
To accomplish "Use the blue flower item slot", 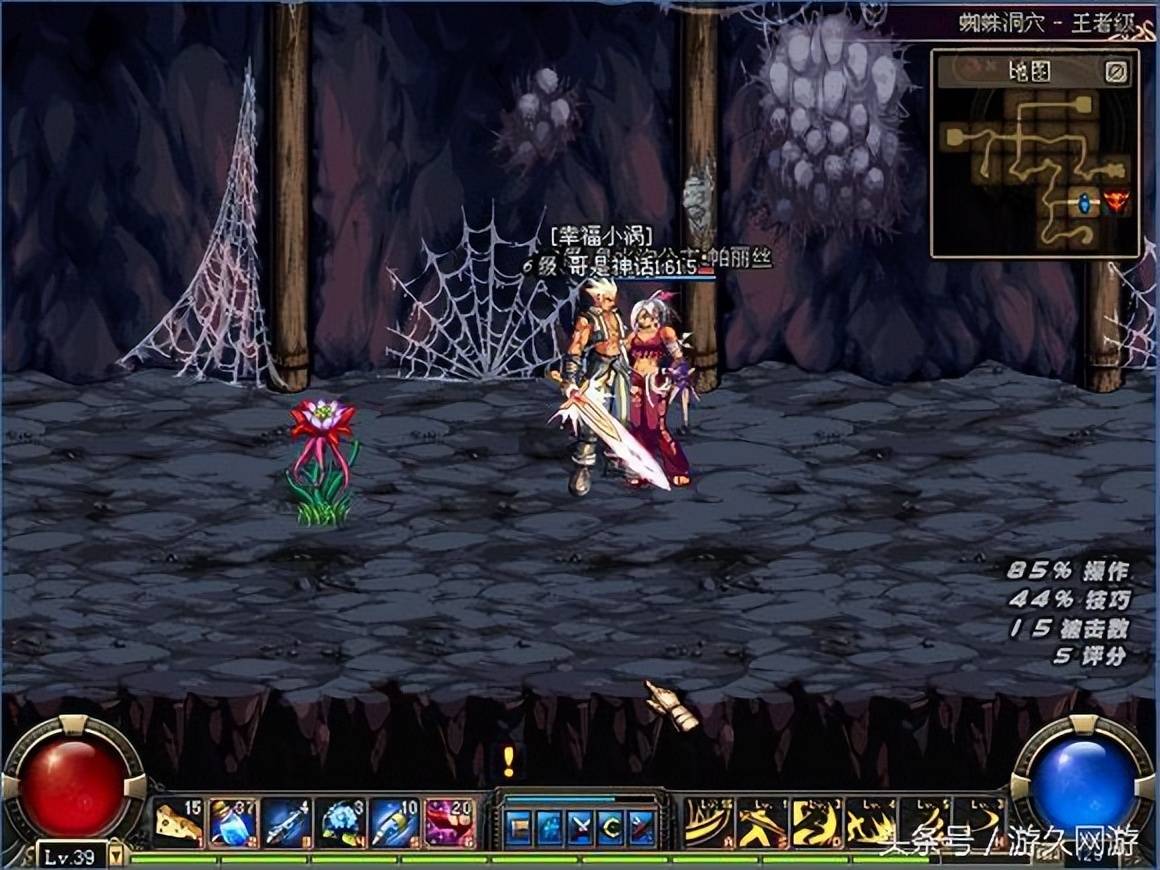I will 341,823.
